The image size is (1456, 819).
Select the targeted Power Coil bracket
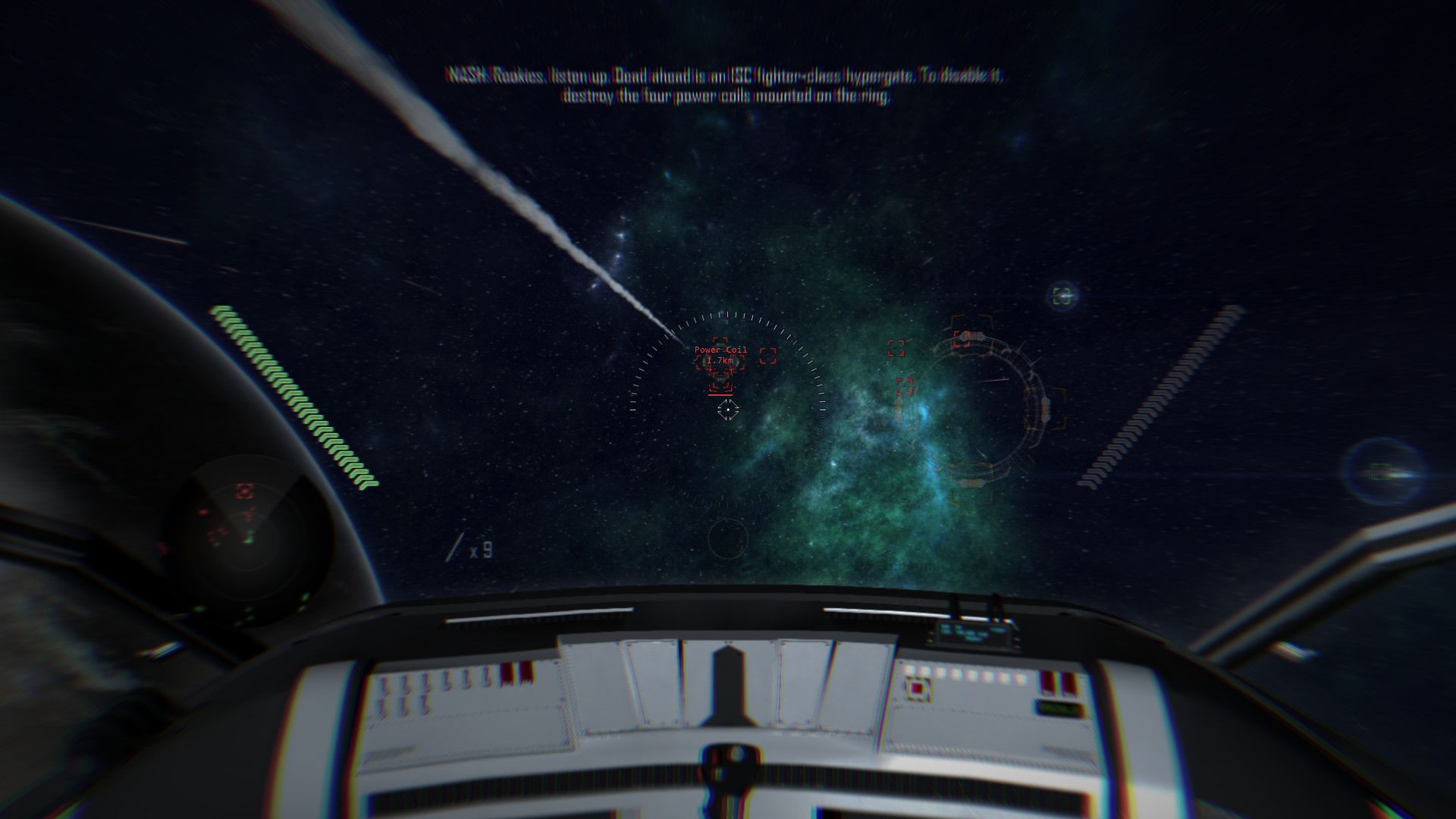coord(720,381)
